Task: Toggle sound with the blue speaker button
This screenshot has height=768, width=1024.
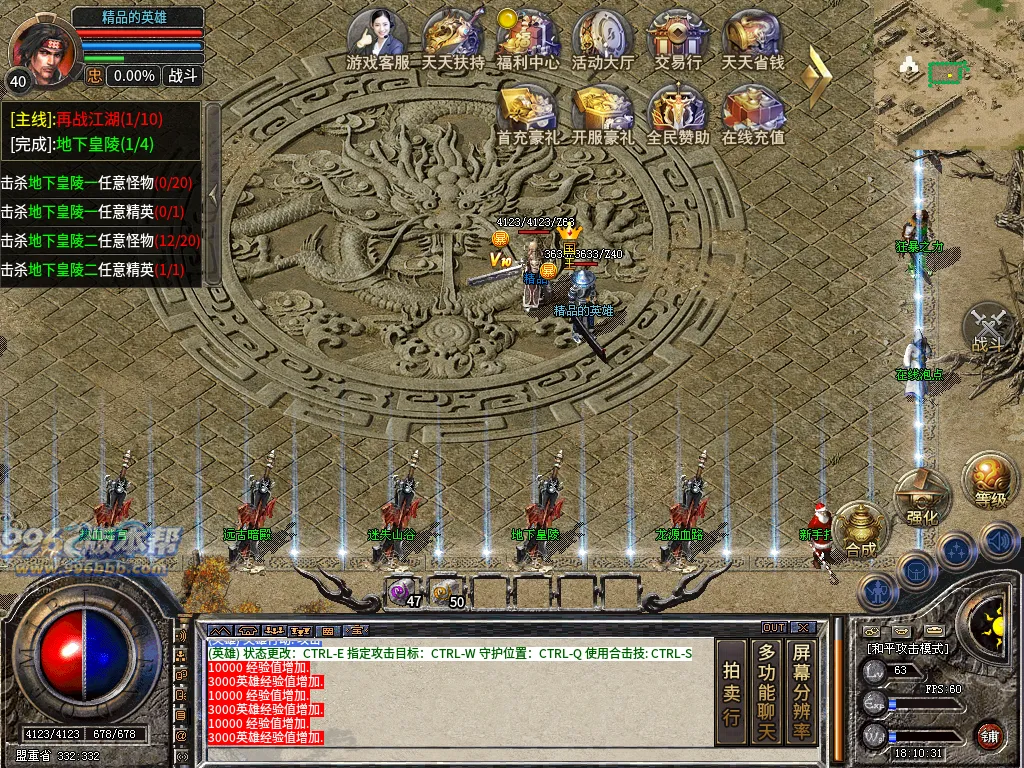Action: point(999,543)
